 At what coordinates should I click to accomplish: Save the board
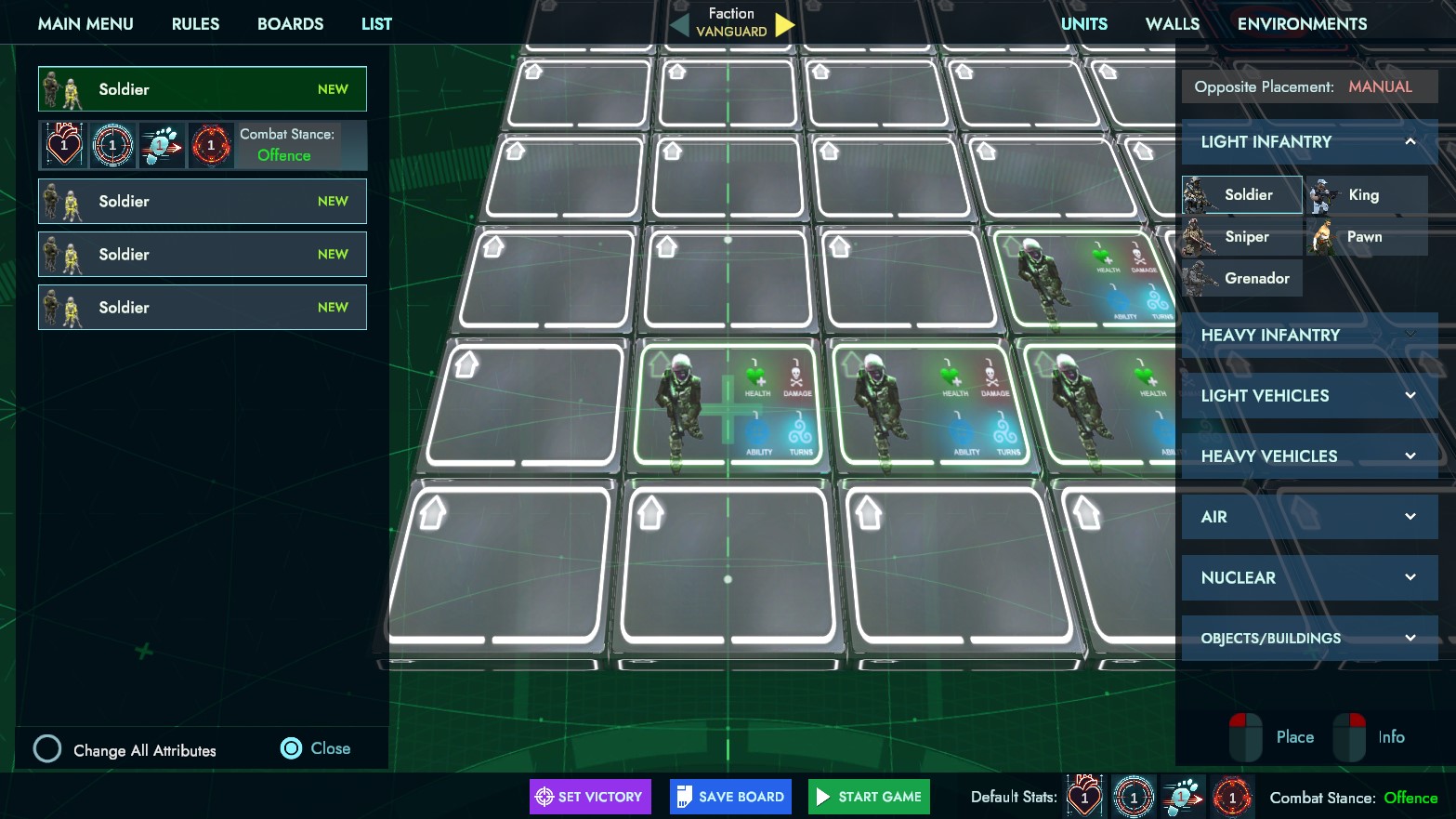point(730,797)
